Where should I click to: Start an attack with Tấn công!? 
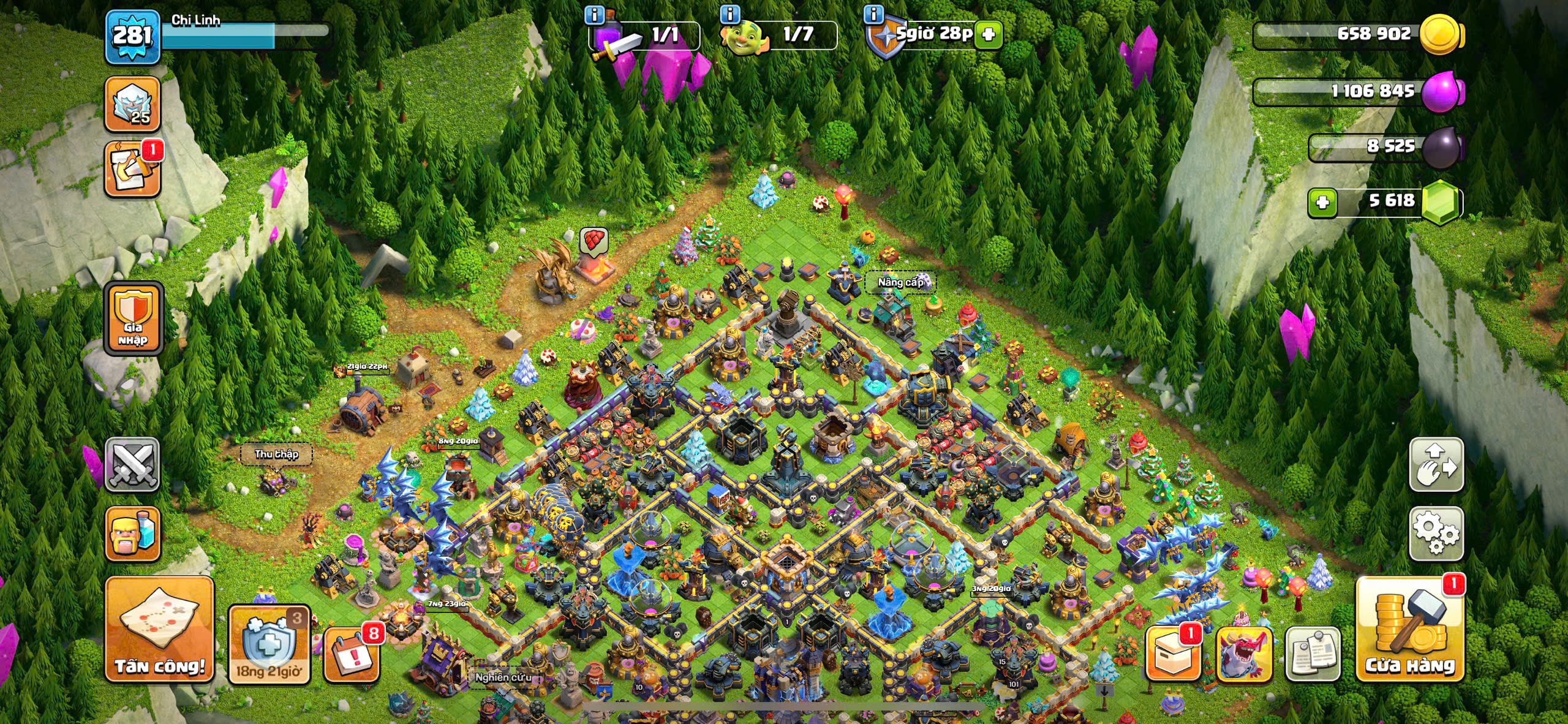(x=160, y=630)
